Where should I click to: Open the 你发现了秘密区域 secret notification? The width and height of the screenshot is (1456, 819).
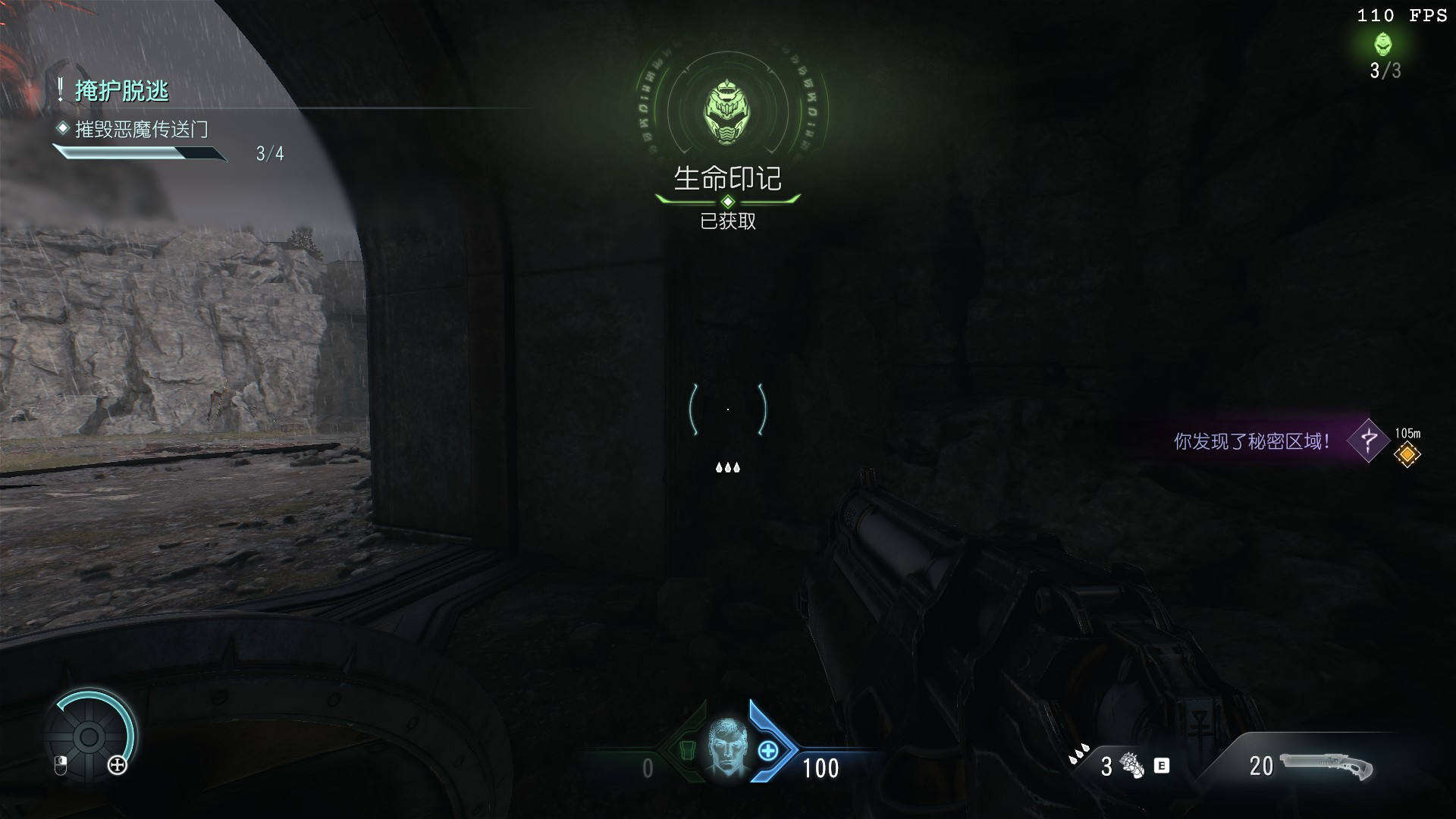[1251, 441]
